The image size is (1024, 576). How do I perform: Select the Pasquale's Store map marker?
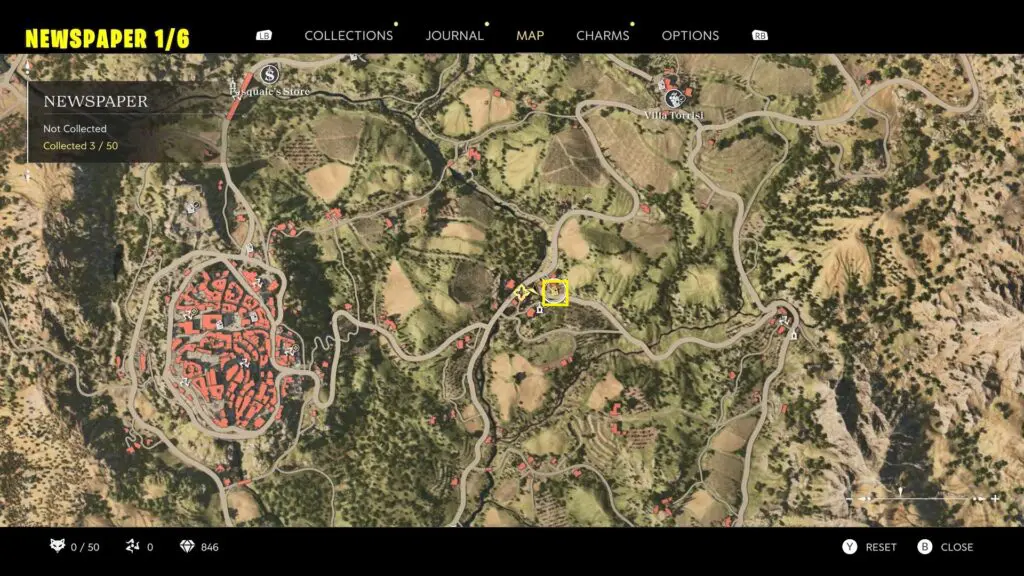coord(268,74)
